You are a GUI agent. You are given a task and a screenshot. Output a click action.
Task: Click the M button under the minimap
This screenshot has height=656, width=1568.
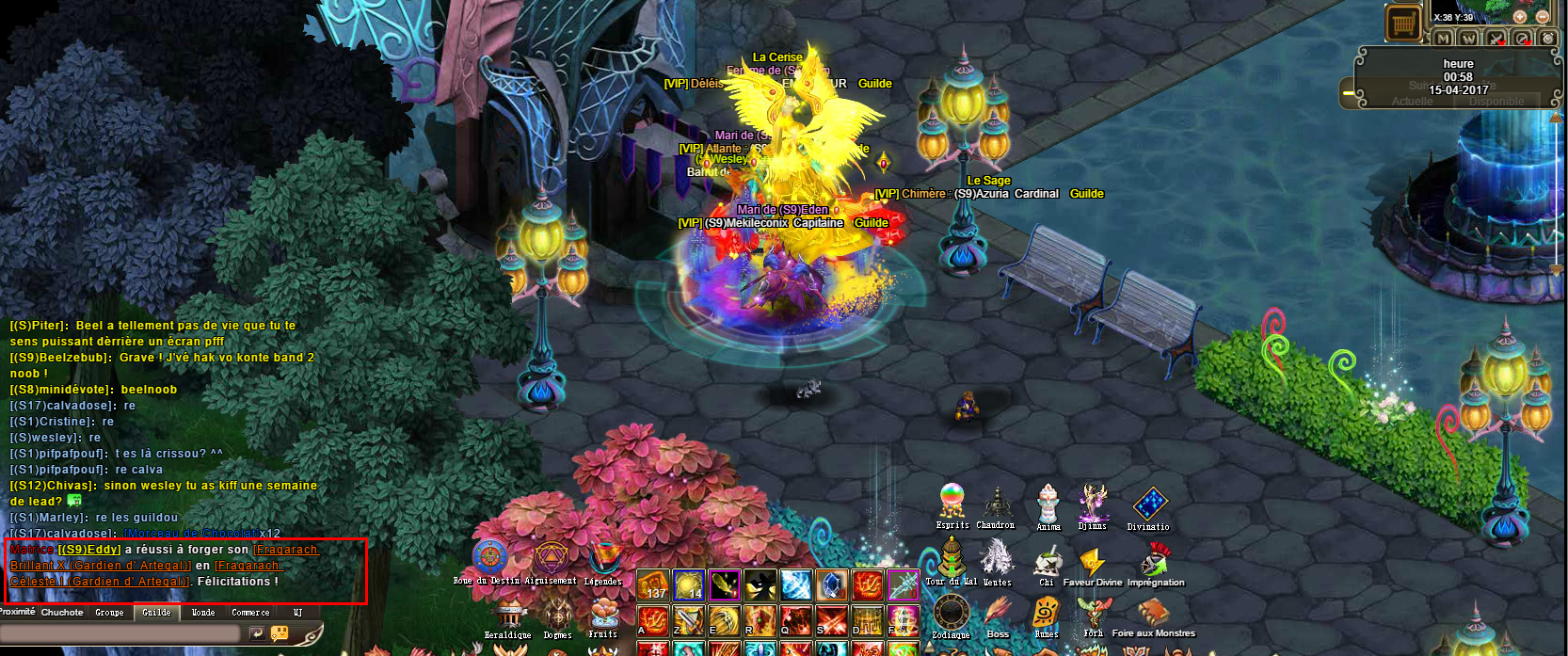(x=1443, y=39)
